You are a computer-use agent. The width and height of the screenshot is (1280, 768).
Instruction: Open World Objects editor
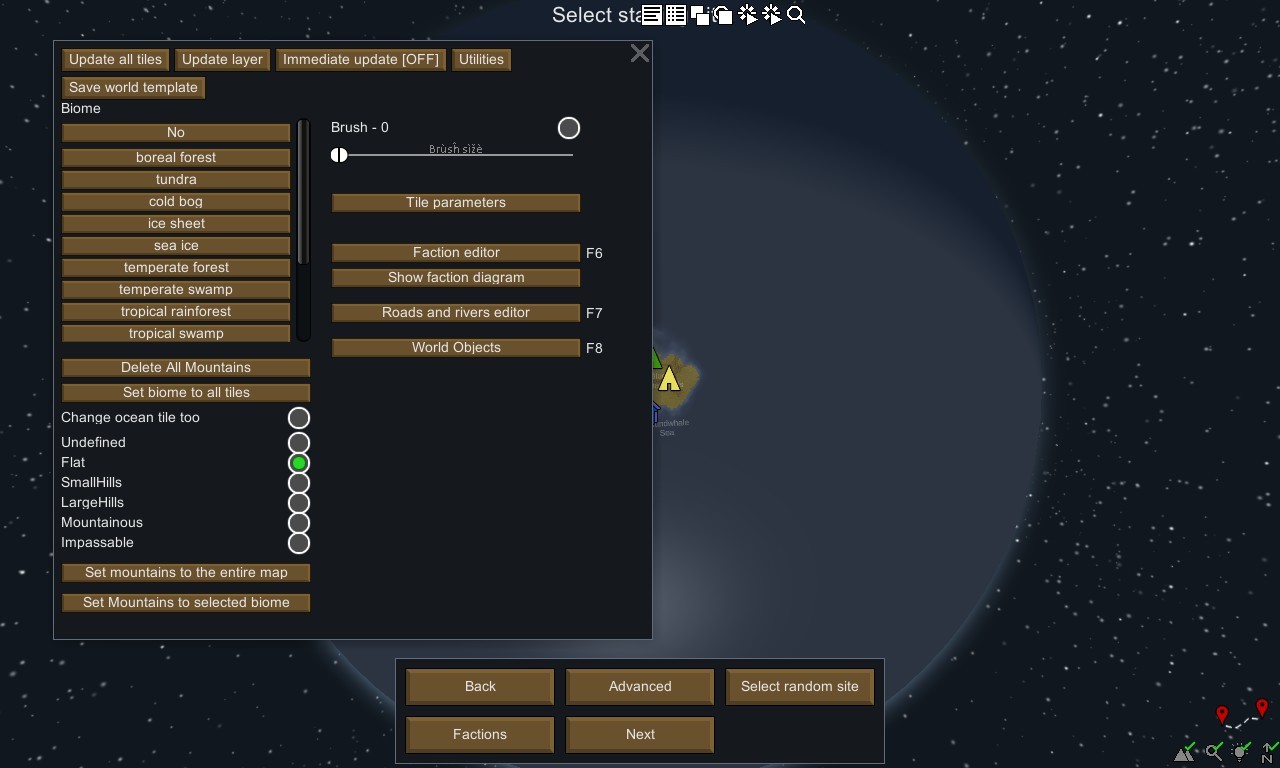click(455, 348)
